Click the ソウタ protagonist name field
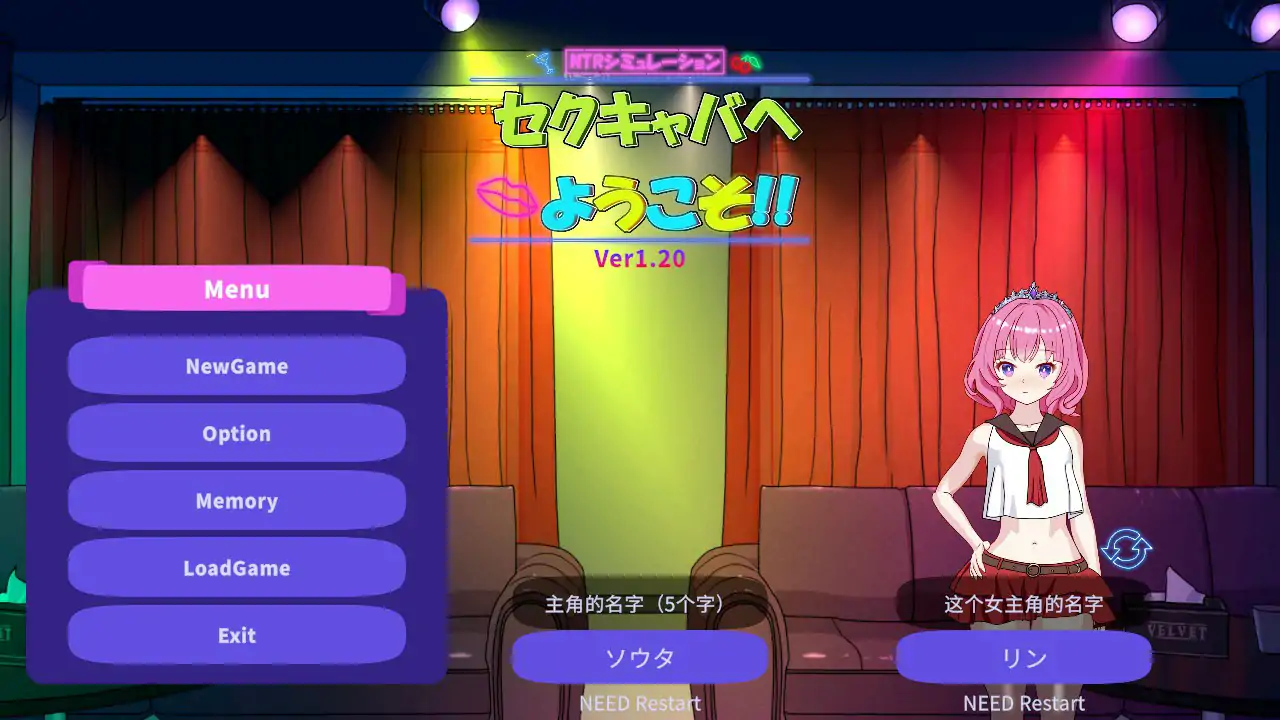The width and height of the screenshot is (1280, 720). coord(639,657)
